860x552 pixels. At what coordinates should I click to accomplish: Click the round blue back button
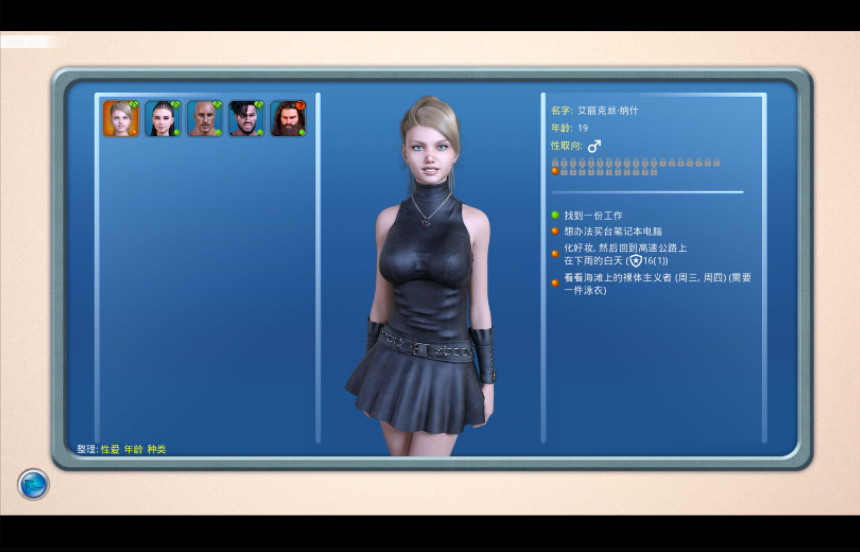tap(34, 484)
